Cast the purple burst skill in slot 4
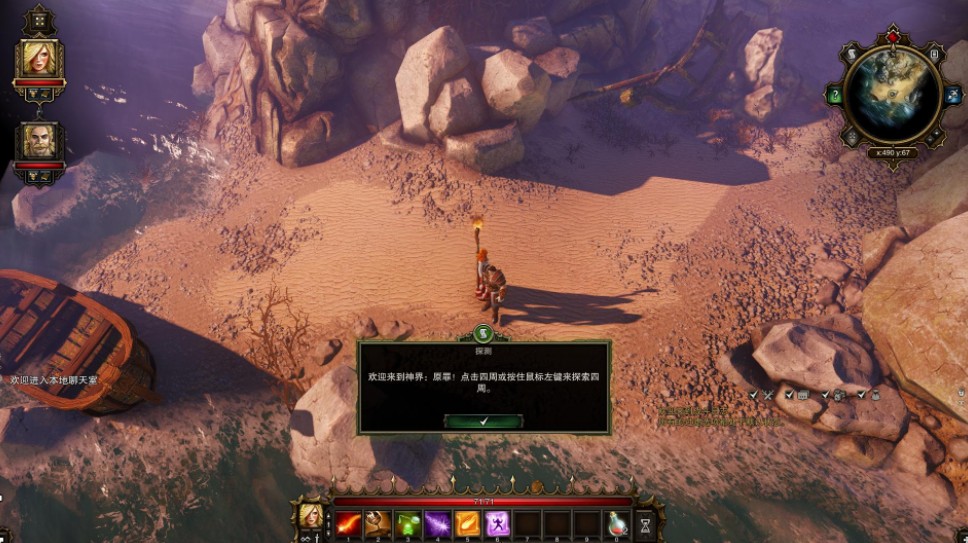968x543 pixels. pos(438,523)
